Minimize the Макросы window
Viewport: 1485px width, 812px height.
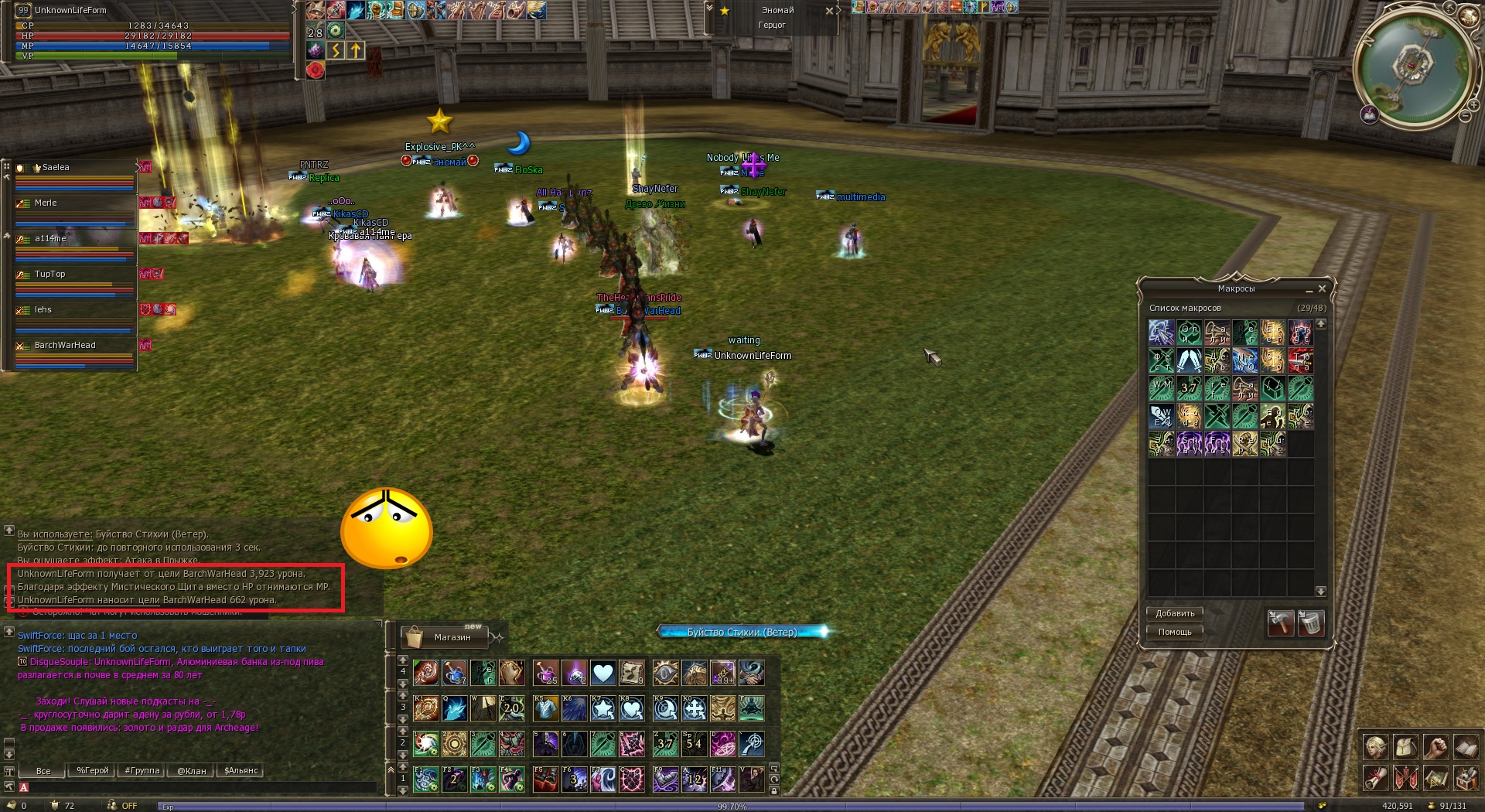(x=1309, y=290)
